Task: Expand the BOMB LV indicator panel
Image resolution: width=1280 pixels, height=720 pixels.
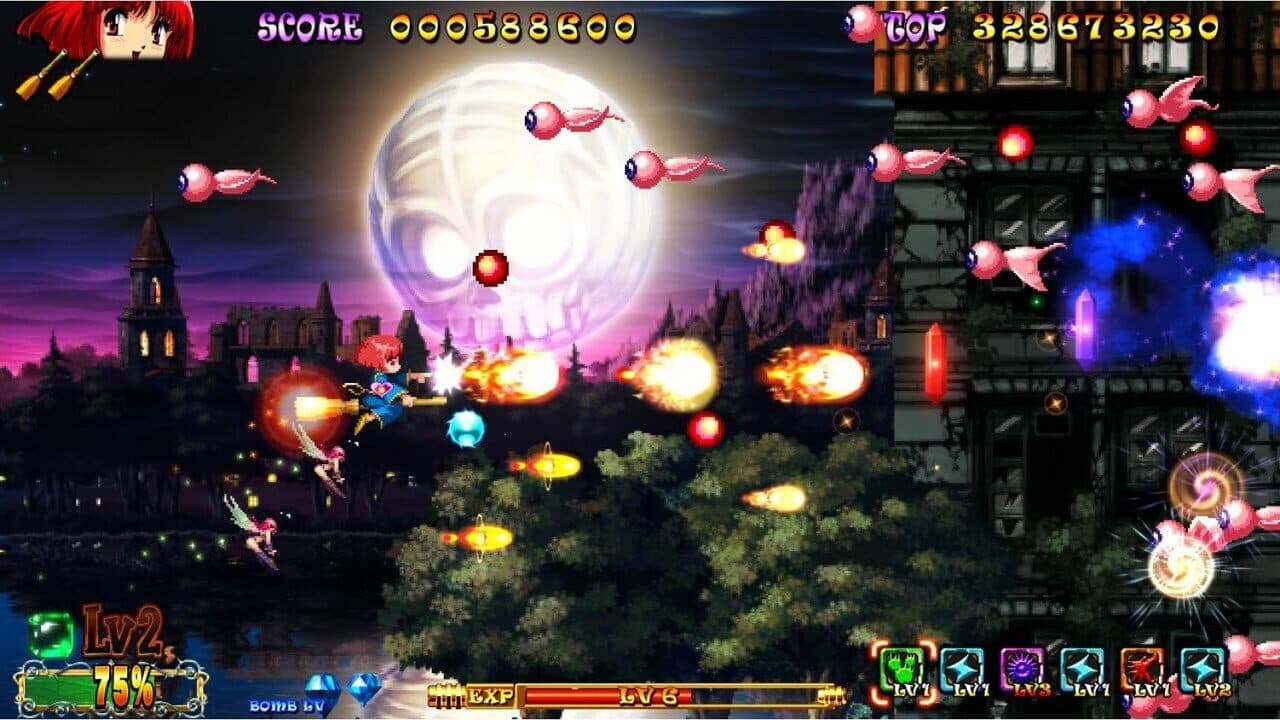Action: [285, 705]
